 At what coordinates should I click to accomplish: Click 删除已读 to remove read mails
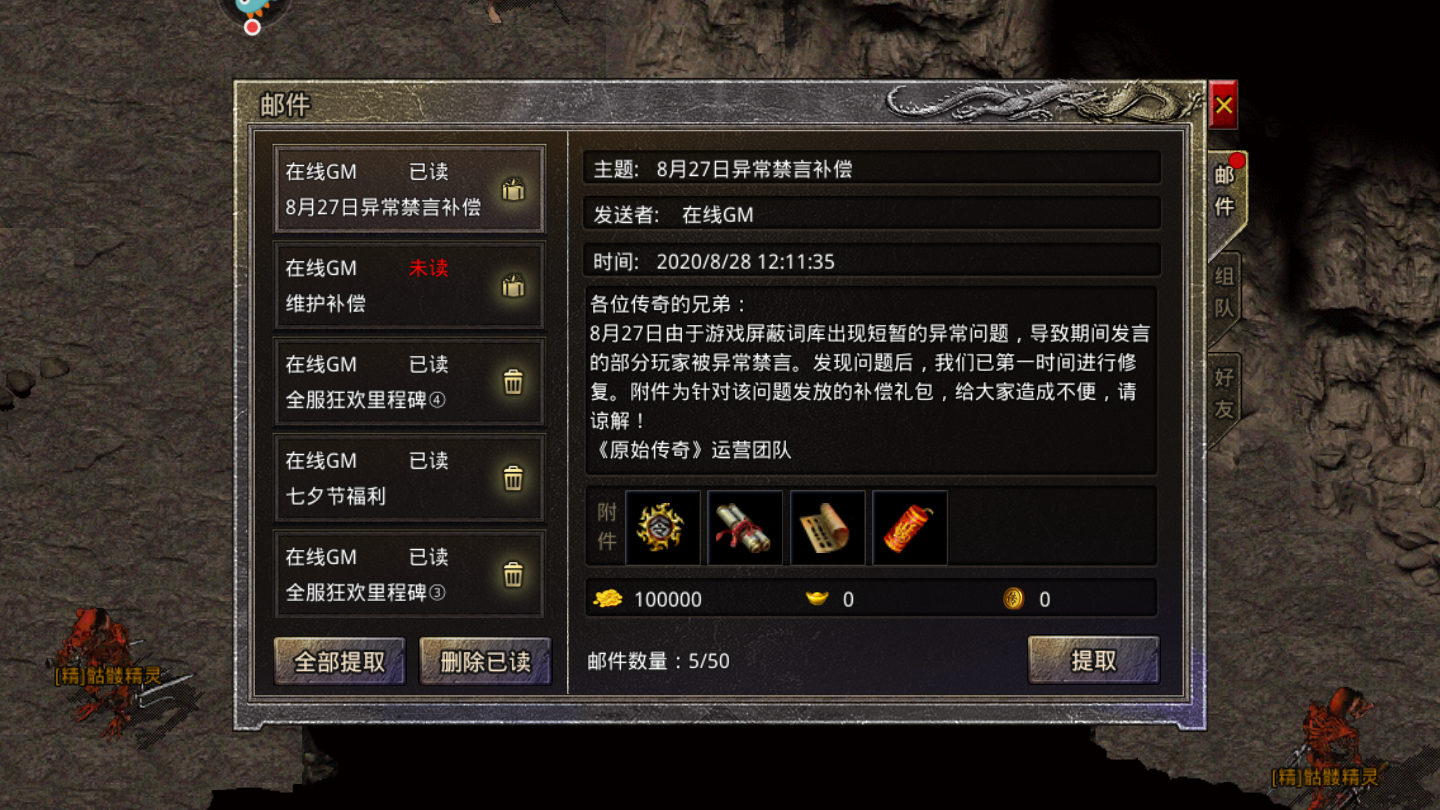point(484,661)
